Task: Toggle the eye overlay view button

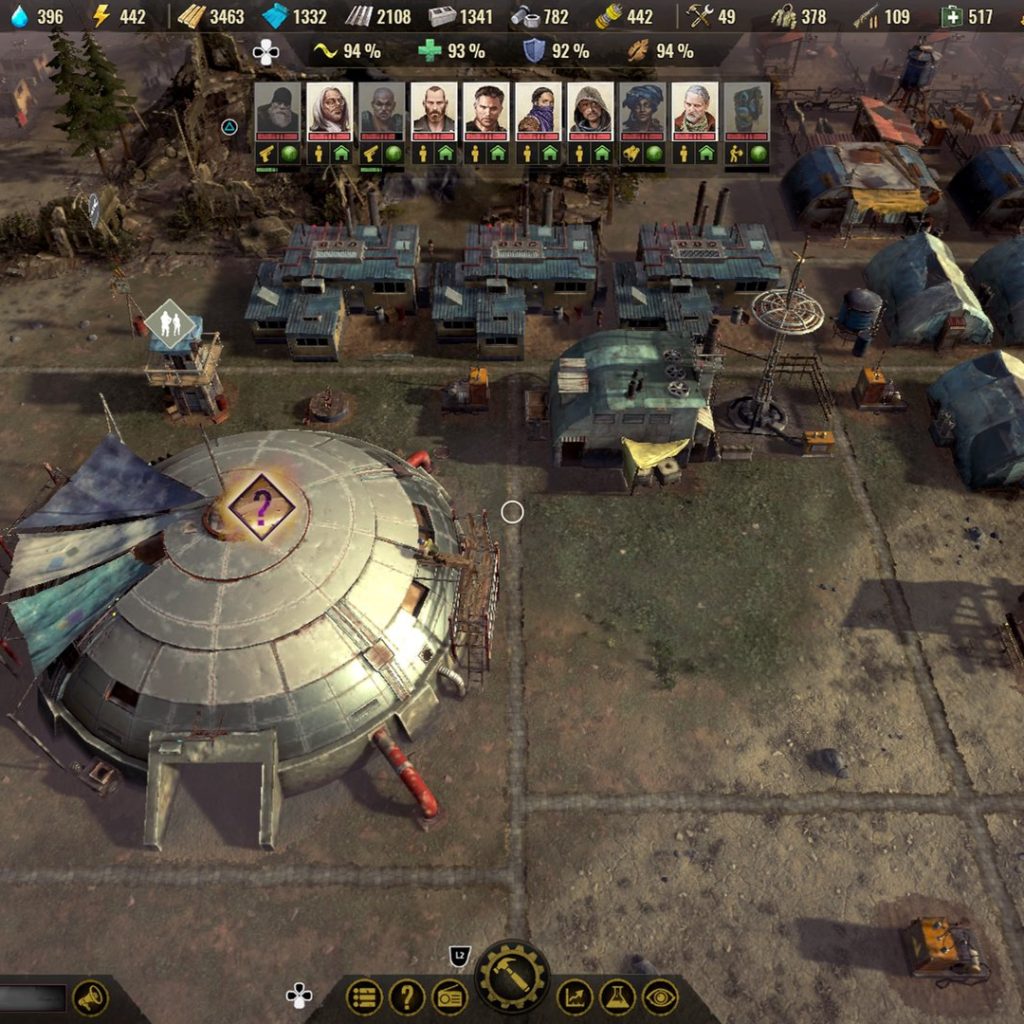Action: click(x=660, y=997)
